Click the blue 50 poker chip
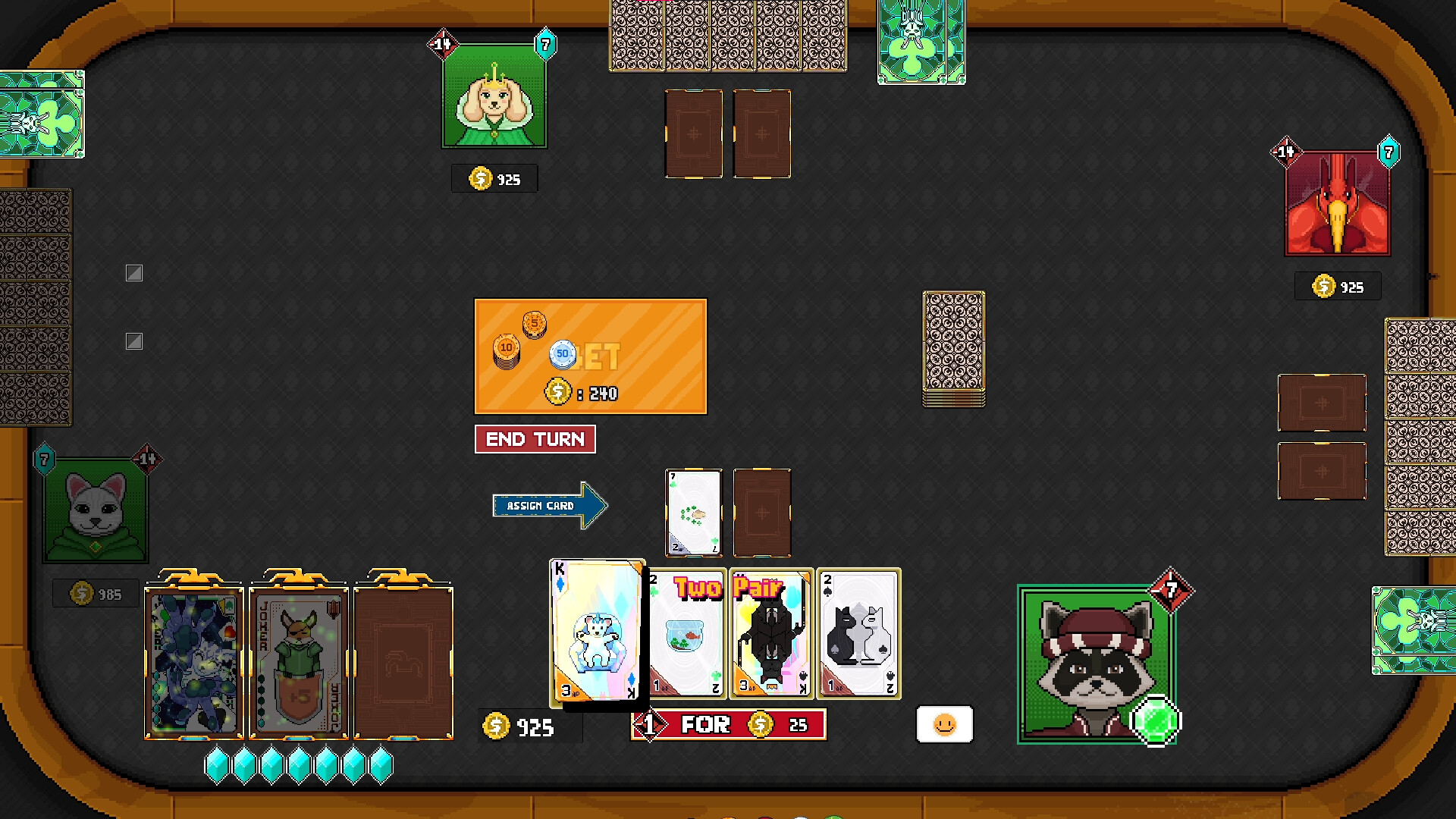 point(562,355)
